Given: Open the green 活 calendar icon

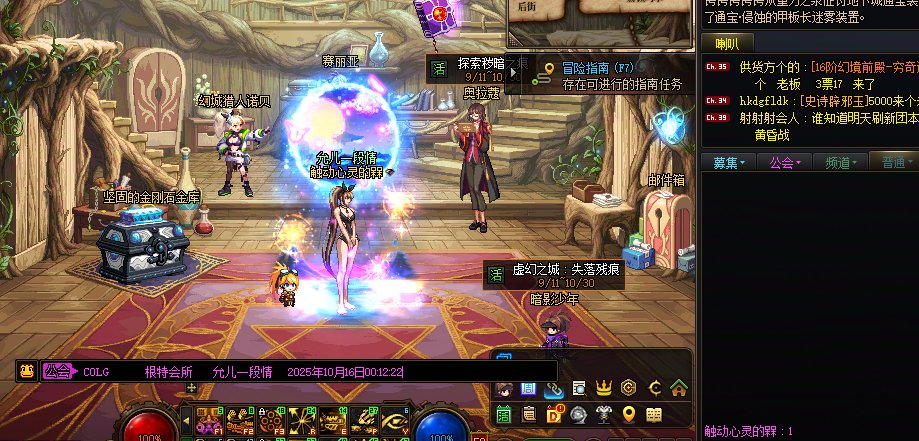Looking at the screenshot, I should (x=503, y=414).
